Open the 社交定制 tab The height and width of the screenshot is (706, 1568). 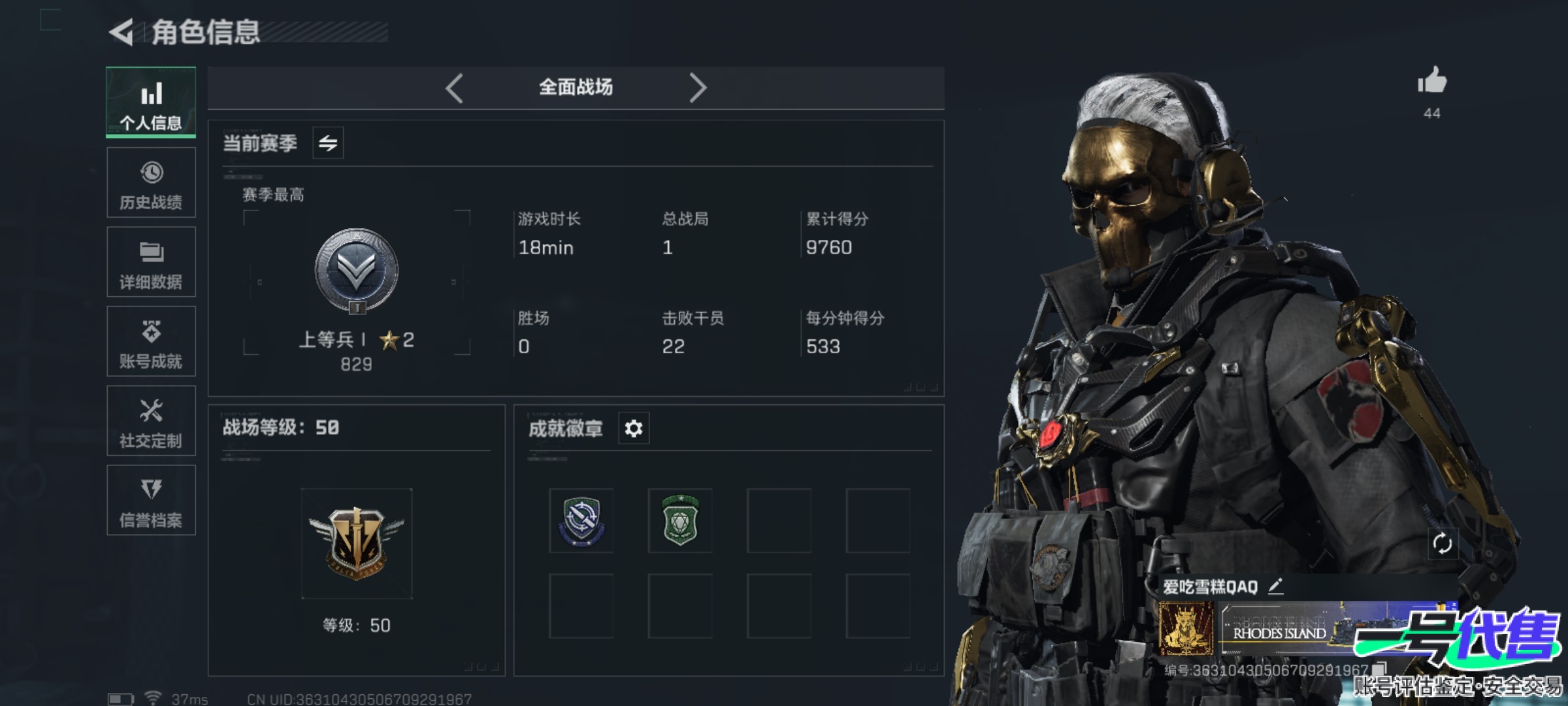[151, 421]
